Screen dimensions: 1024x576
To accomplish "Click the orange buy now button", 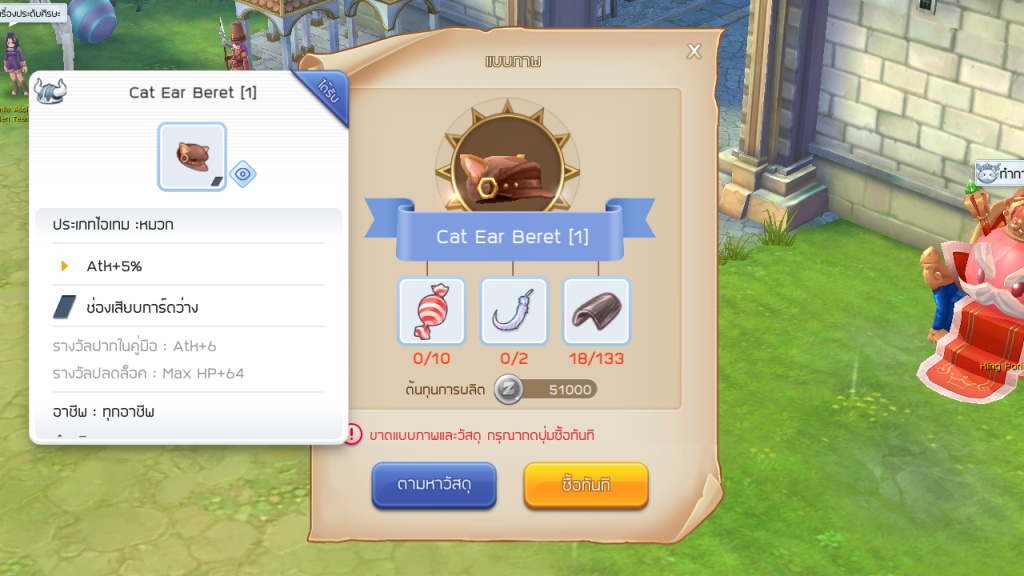I will pyautogui.click(x=586, y=485).
